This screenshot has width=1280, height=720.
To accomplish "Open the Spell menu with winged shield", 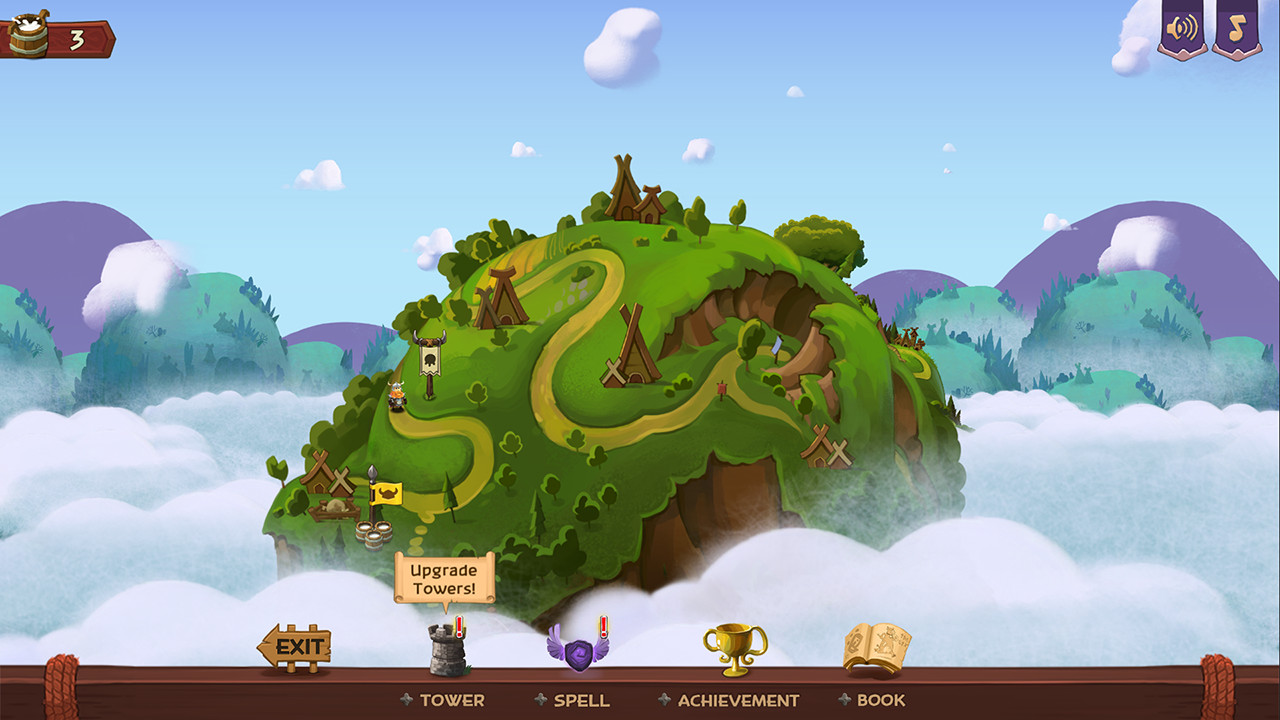I will [578, 650].
